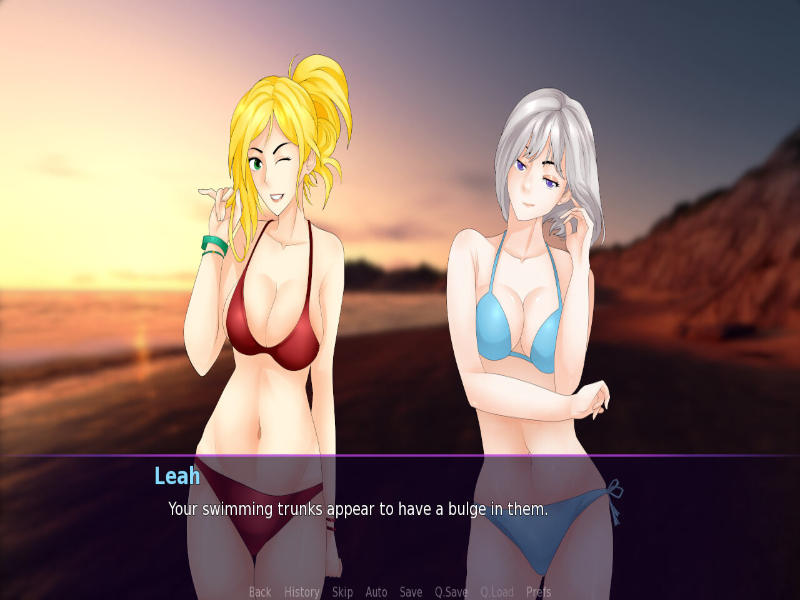Open the dialogue History log

tap(302, 592)
